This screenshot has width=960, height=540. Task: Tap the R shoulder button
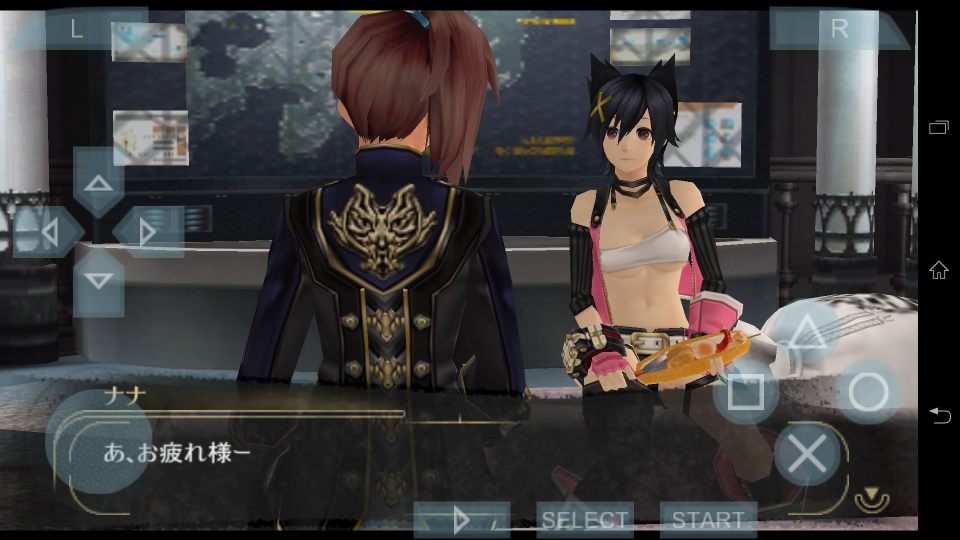838,29
